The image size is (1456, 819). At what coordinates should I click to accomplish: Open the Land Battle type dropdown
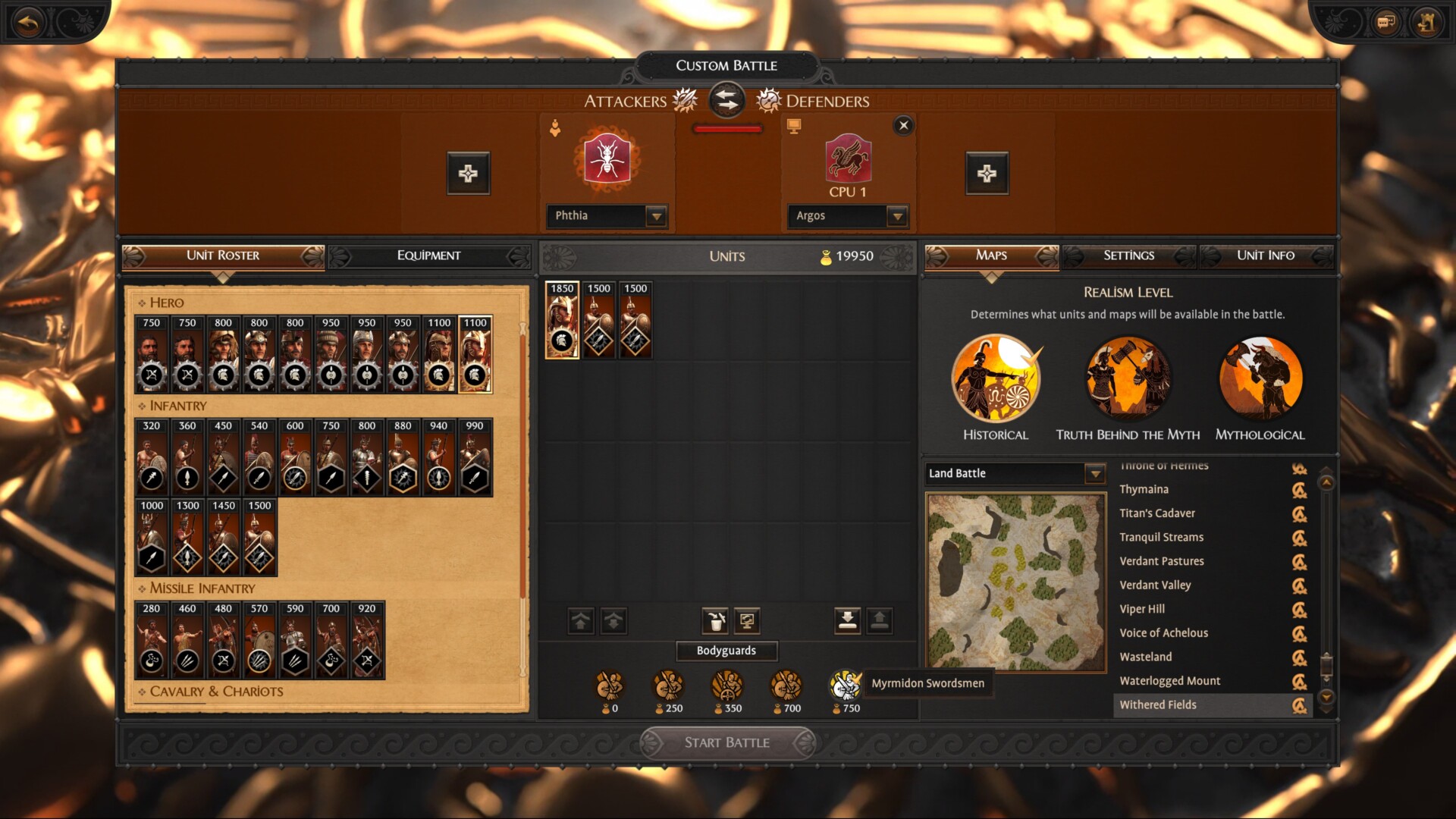(1094, 474)
